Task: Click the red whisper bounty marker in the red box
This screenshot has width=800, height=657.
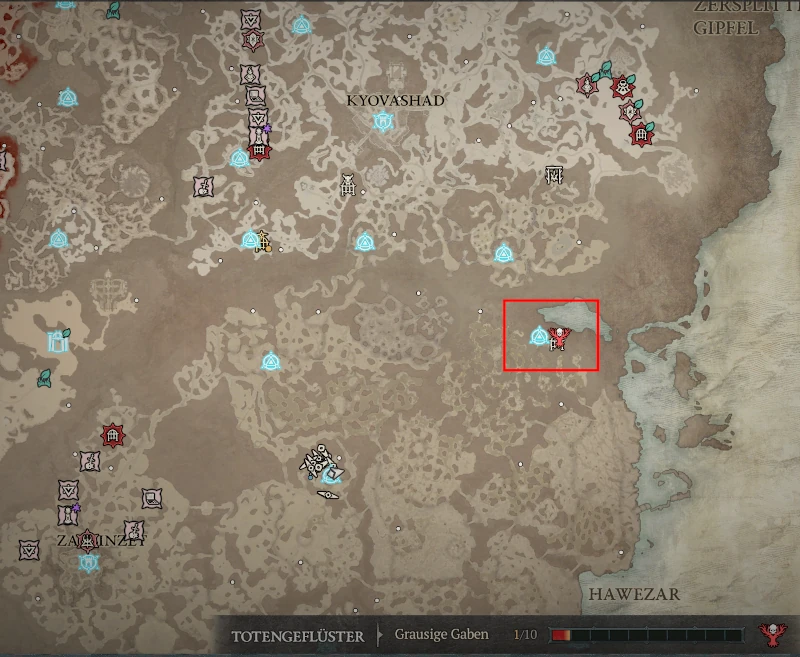Action: tap(559, 340)
